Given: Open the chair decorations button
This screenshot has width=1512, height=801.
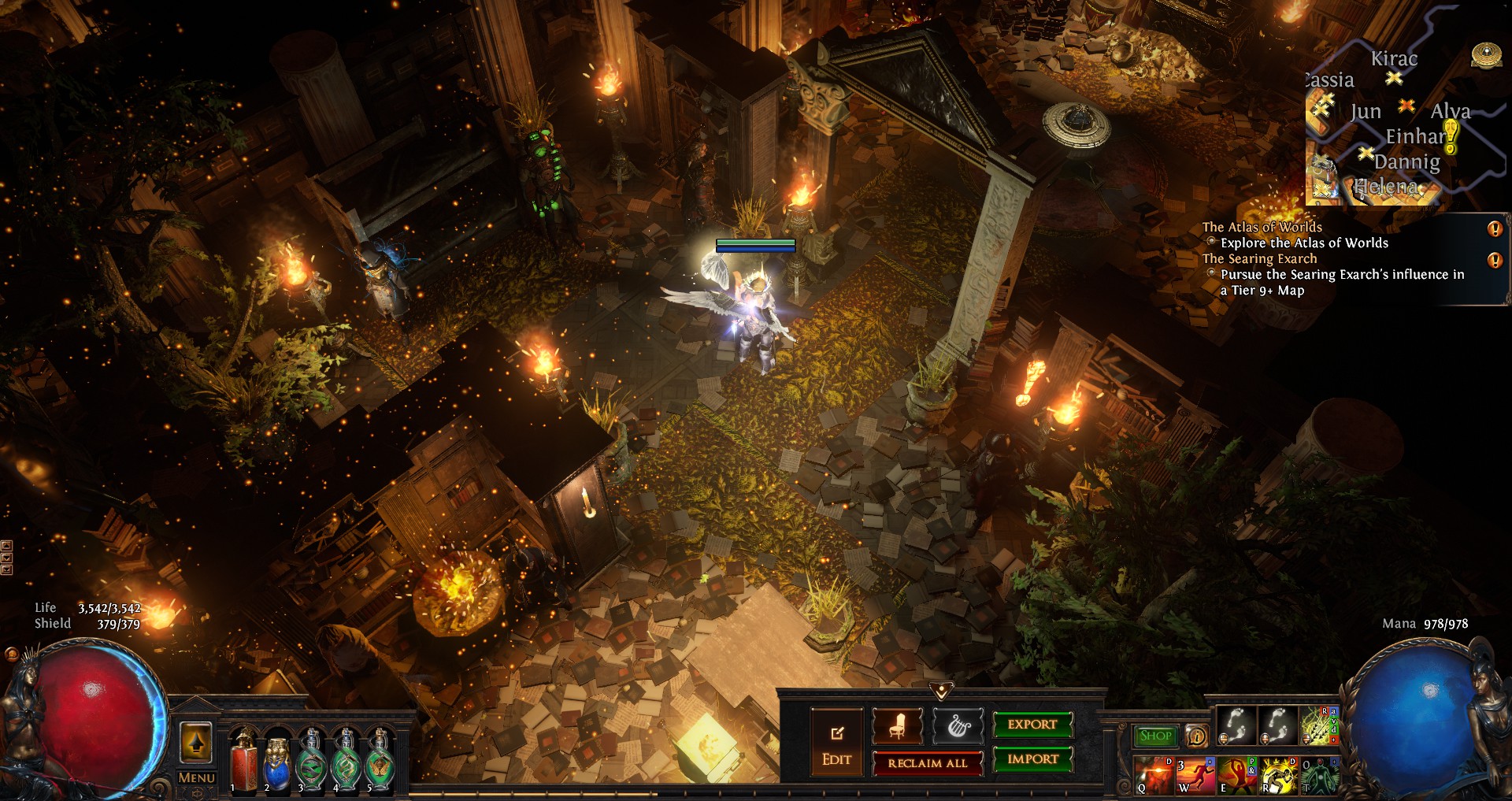Looking at the screenshot, I should [898, 725].
